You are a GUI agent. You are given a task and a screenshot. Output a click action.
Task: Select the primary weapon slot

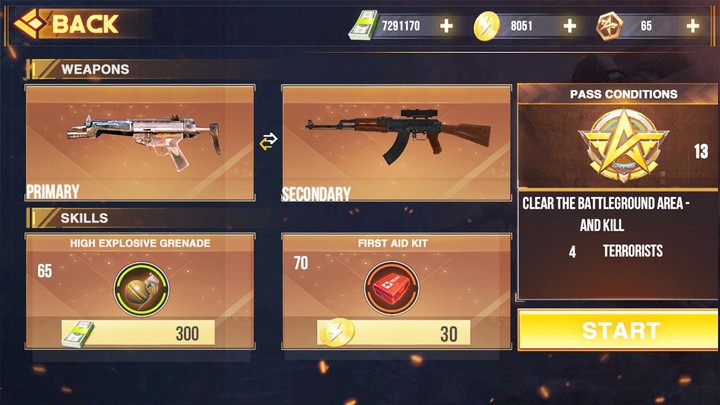click(x=140, y=142)
